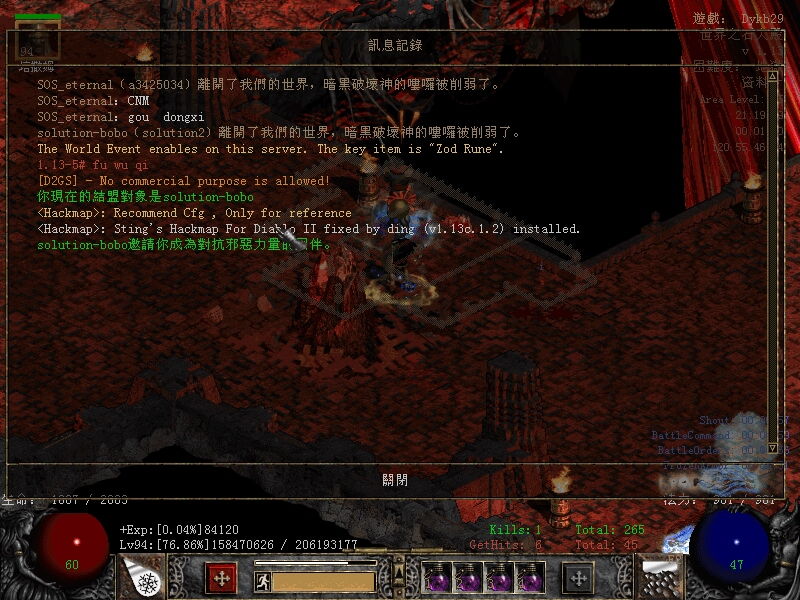Click the red plus new stats button
This screenshot has width=800, height=600.
coord(221,578)
